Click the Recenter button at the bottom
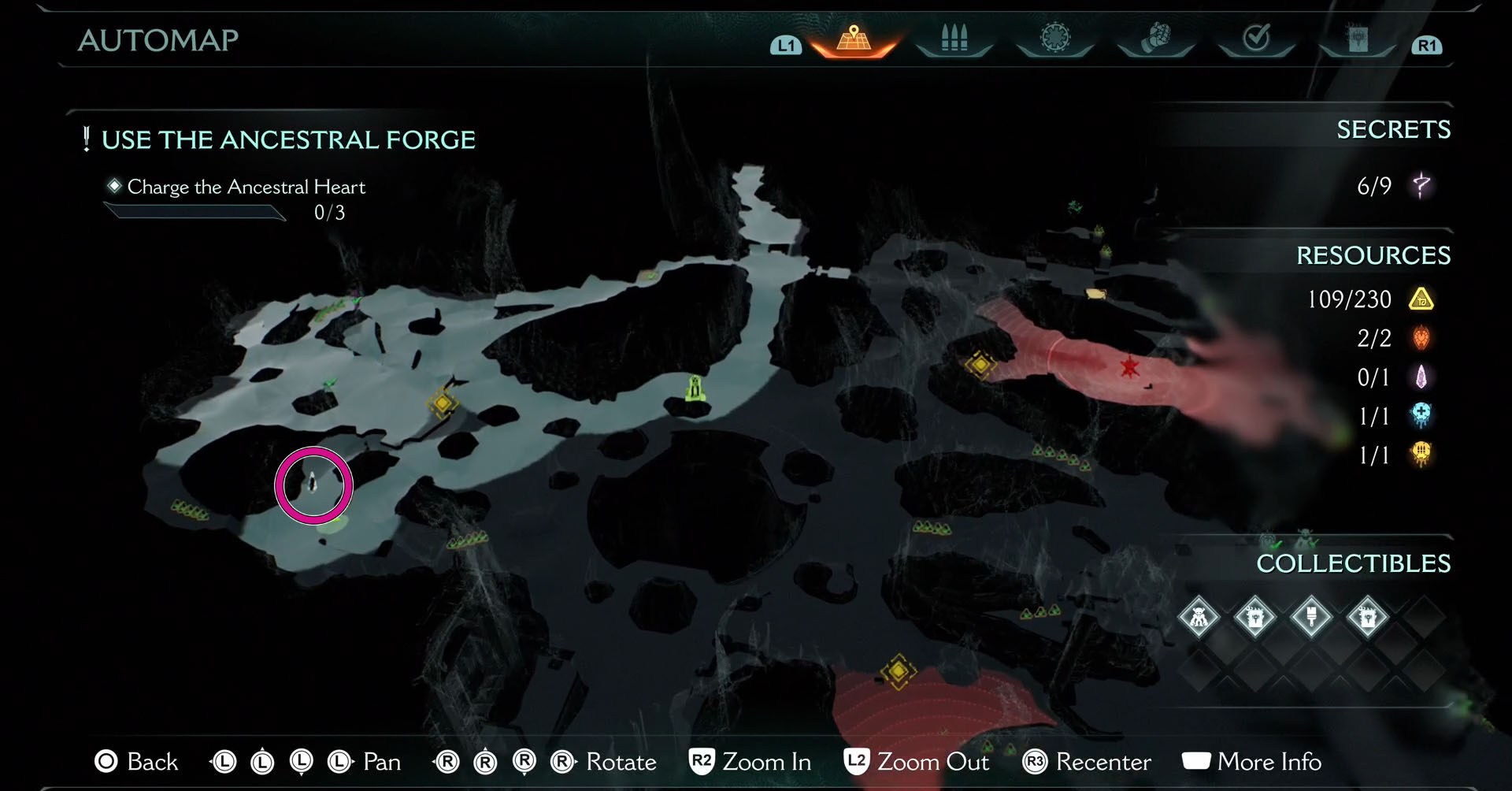This screenshot has width=1512, height=791. tap(1089, 762)
